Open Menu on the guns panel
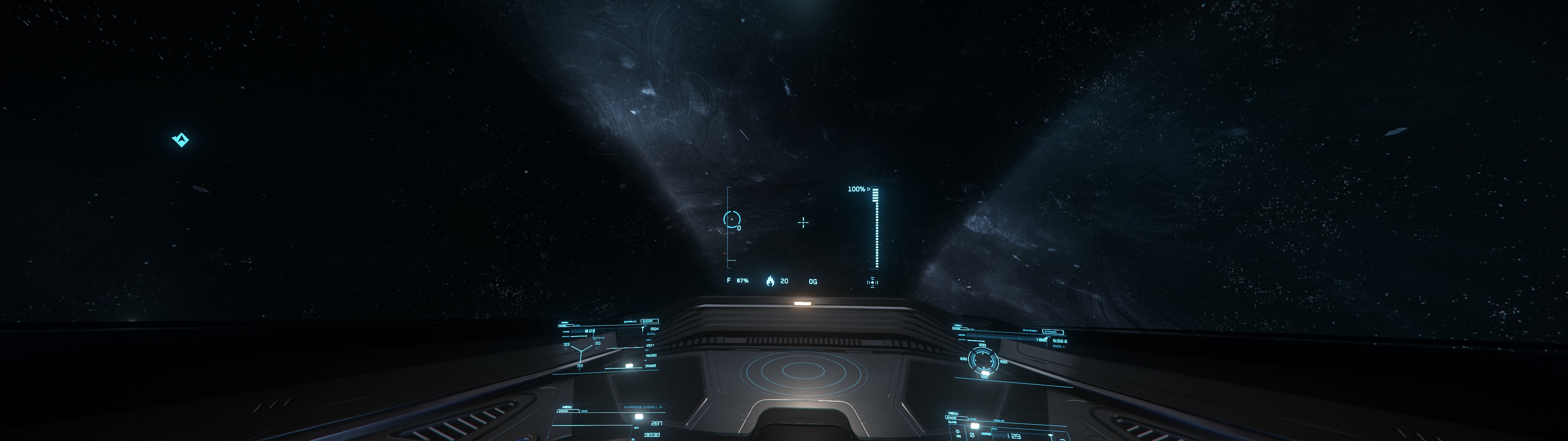Screen dimensions: 1568x441 click(x=953, y=414)
